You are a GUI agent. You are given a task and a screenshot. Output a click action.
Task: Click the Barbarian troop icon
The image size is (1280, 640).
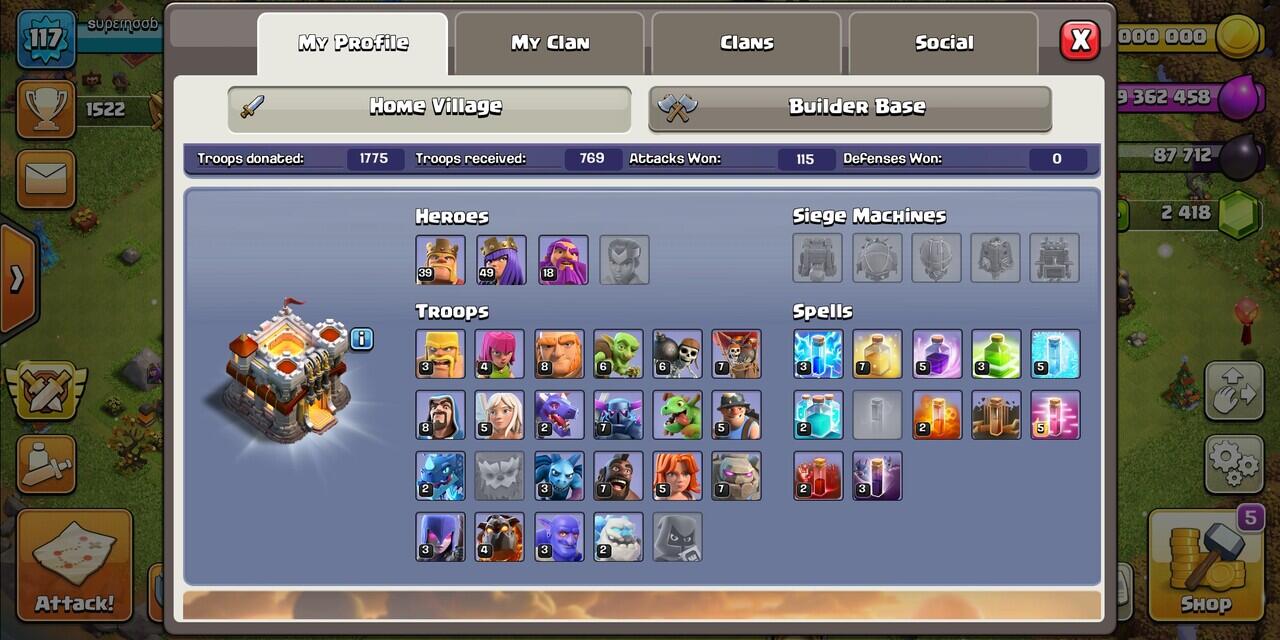(440, 354)
